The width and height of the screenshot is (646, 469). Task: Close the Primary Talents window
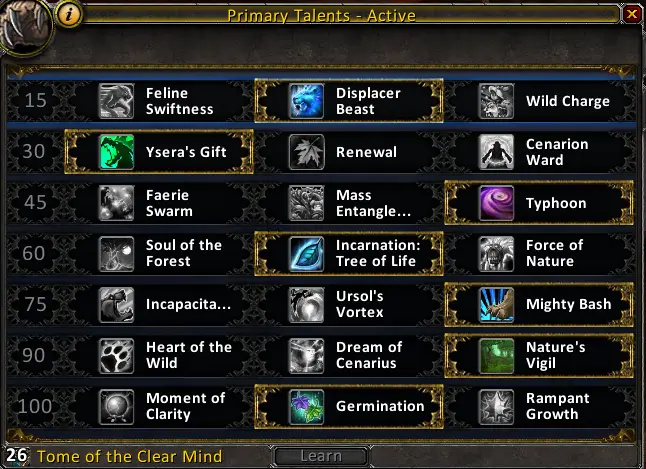631,14
